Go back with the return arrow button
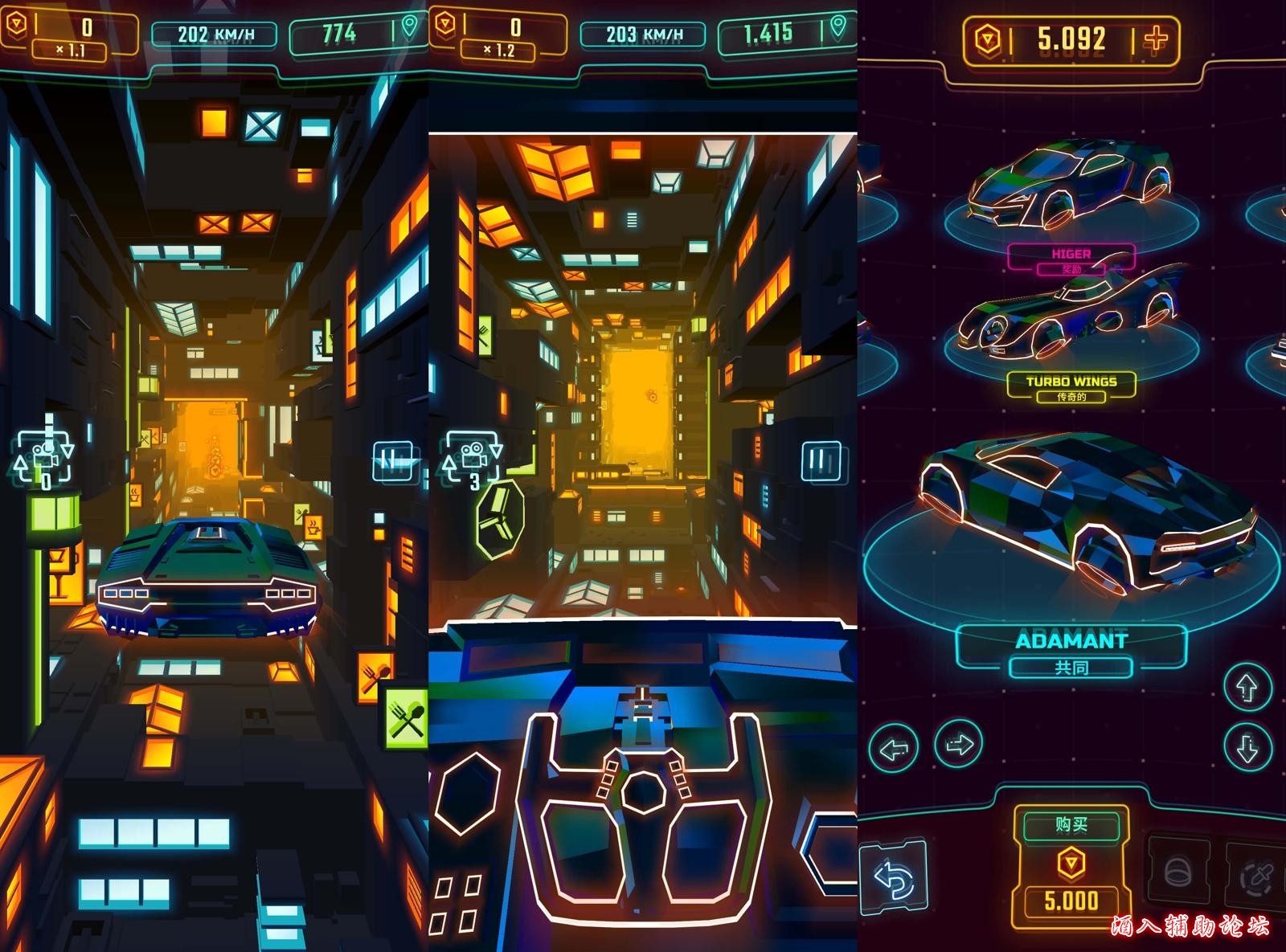The image size is (1286, 952). pos(894,878)
